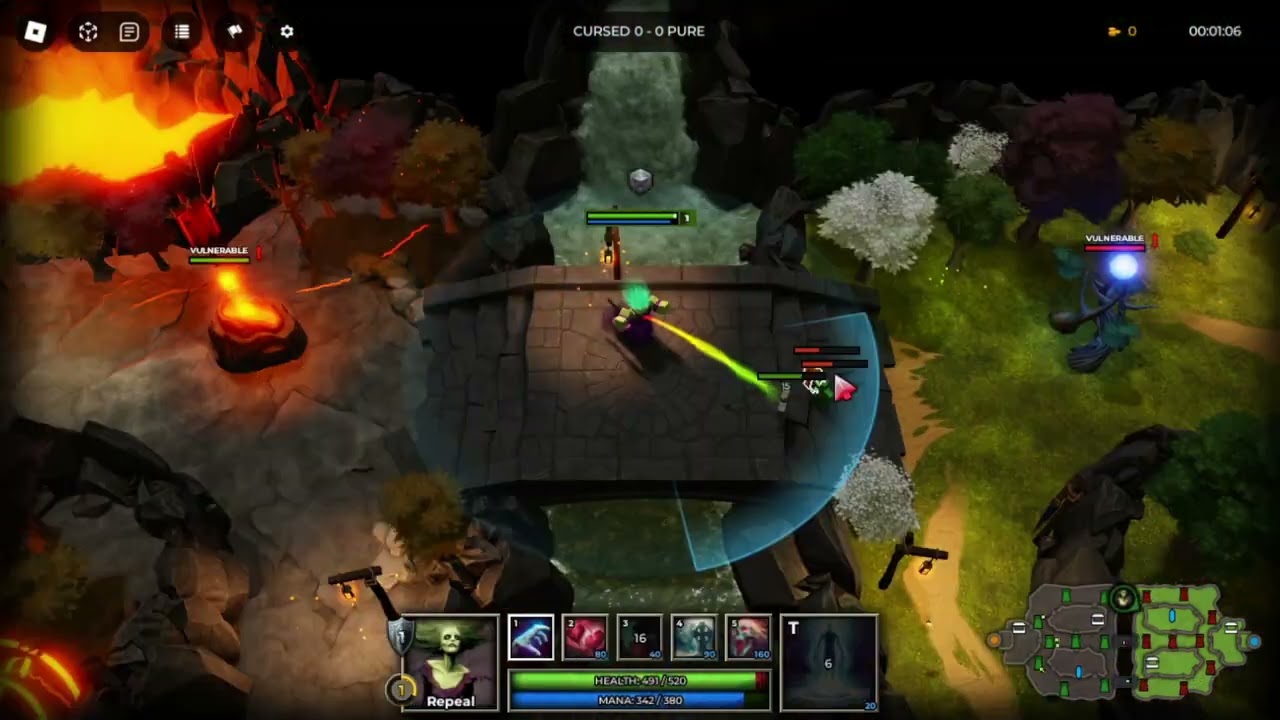Screen dimensions: 1280x720
Task: Select the orange base marker on minimap
Action: click(994, 641)
